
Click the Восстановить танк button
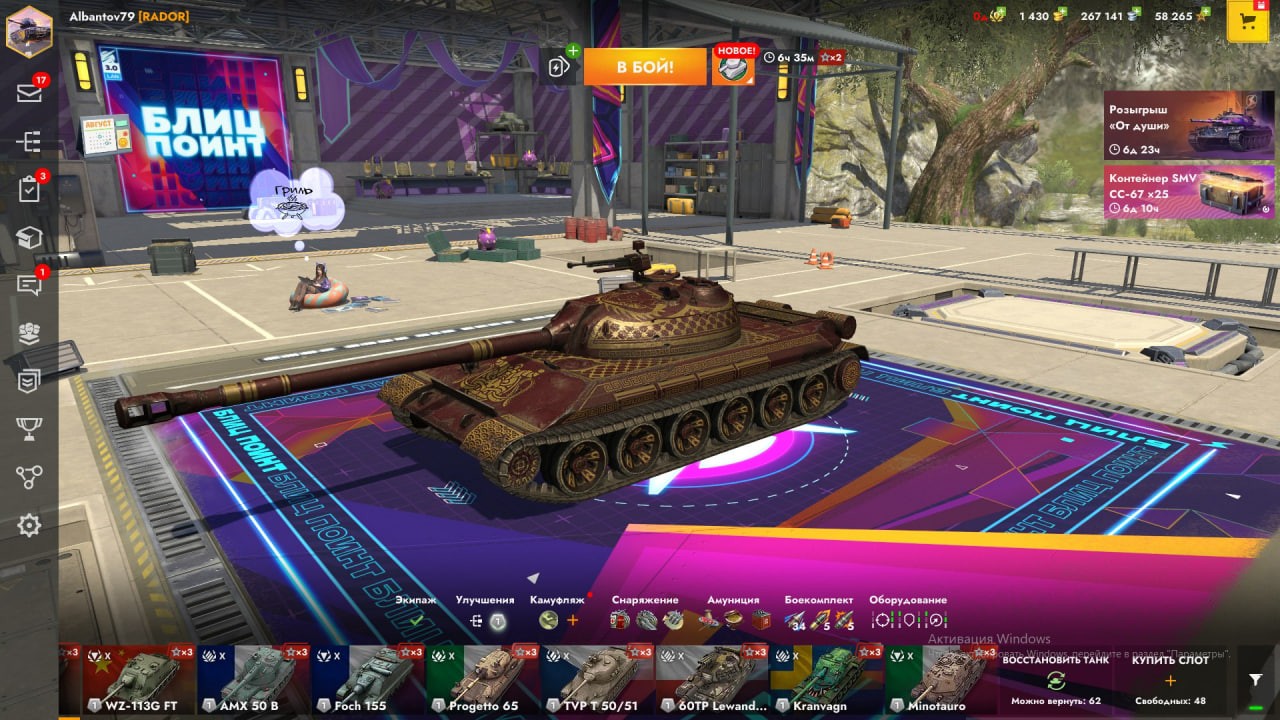tap(1055, 680)
